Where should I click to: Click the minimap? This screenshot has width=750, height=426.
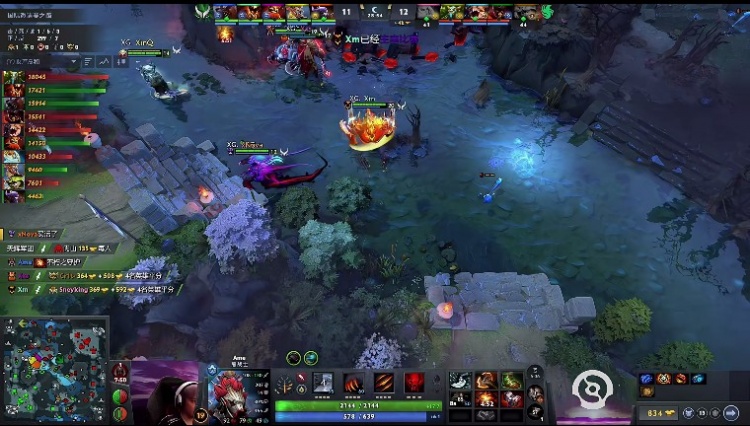point(54,367)
